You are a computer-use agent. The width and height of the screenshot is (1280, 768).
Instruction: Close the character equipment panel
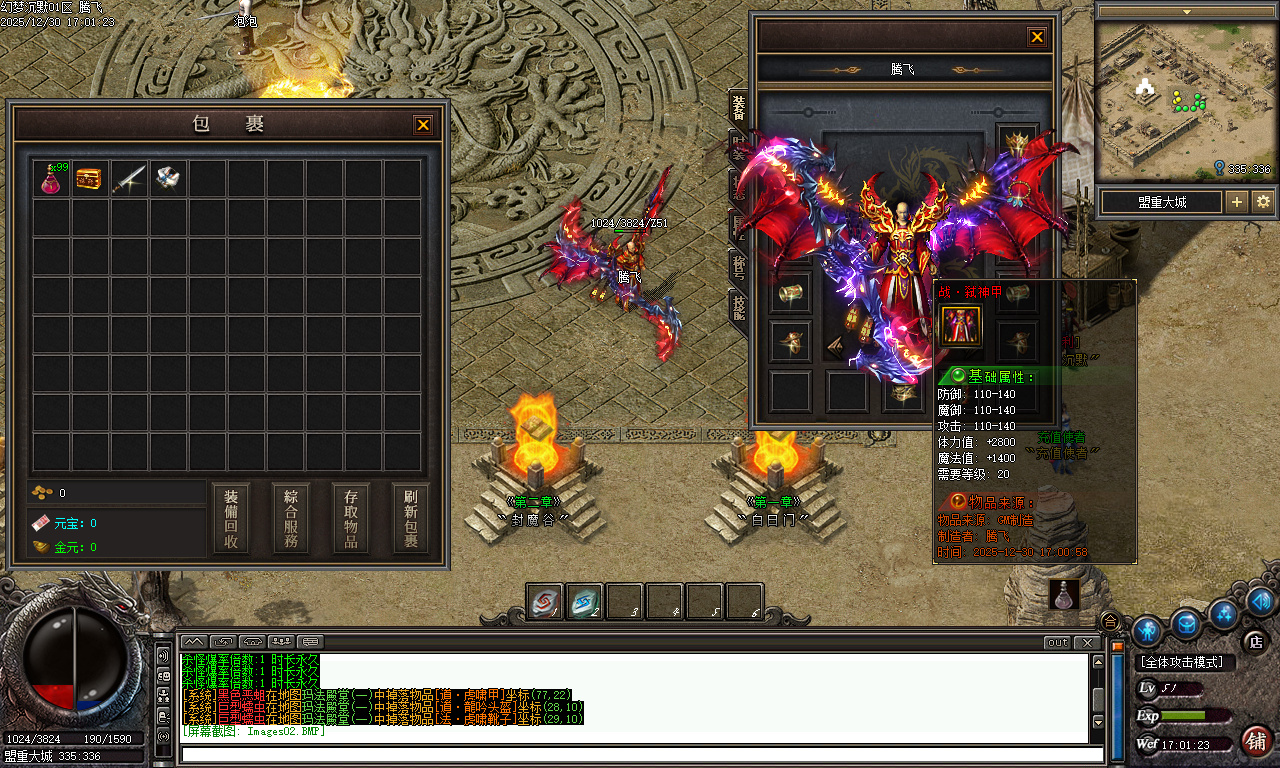pyautogui.click(x=1037, y=37)
